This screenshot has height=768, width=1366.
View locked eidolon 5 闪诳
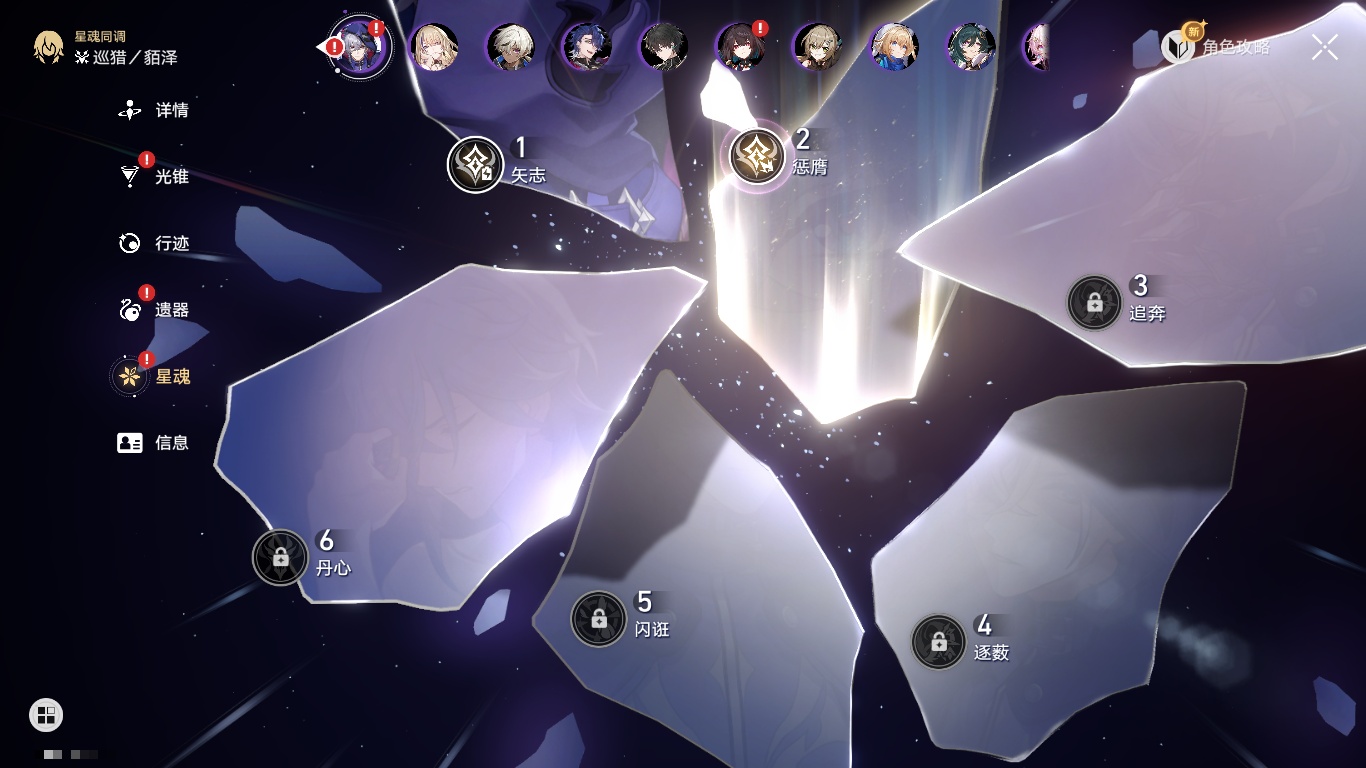pyautogui.click(x=598, y=618)
